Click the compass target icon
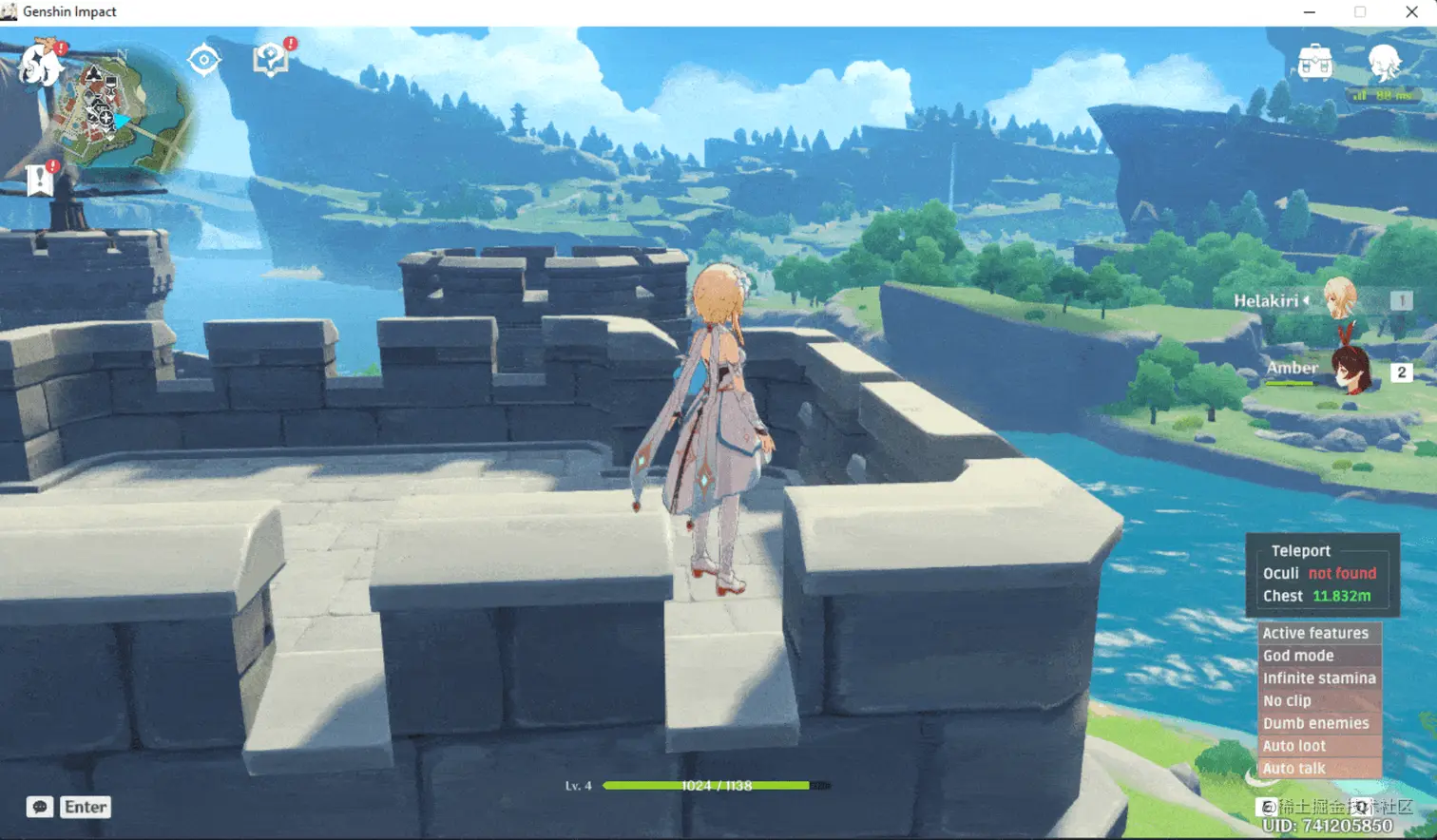 pos(203,60)
